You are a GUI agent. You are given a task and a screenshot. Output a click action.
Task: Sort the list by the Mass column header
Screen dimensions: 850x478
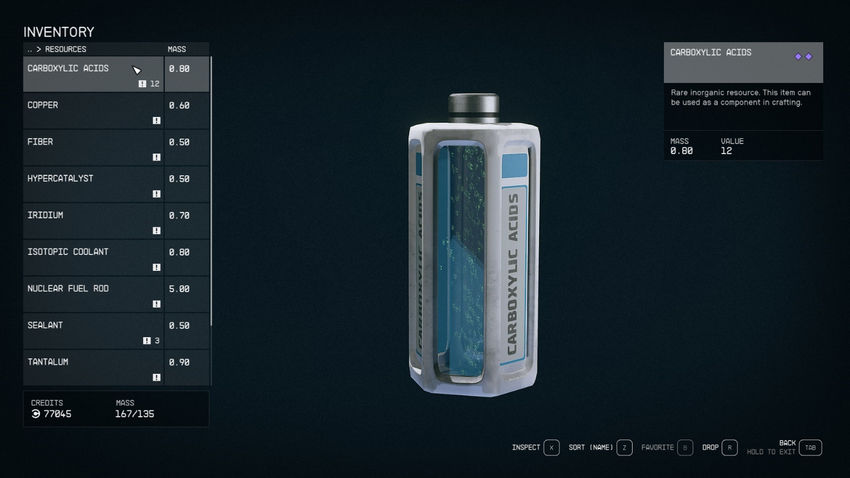pos(177,49)
